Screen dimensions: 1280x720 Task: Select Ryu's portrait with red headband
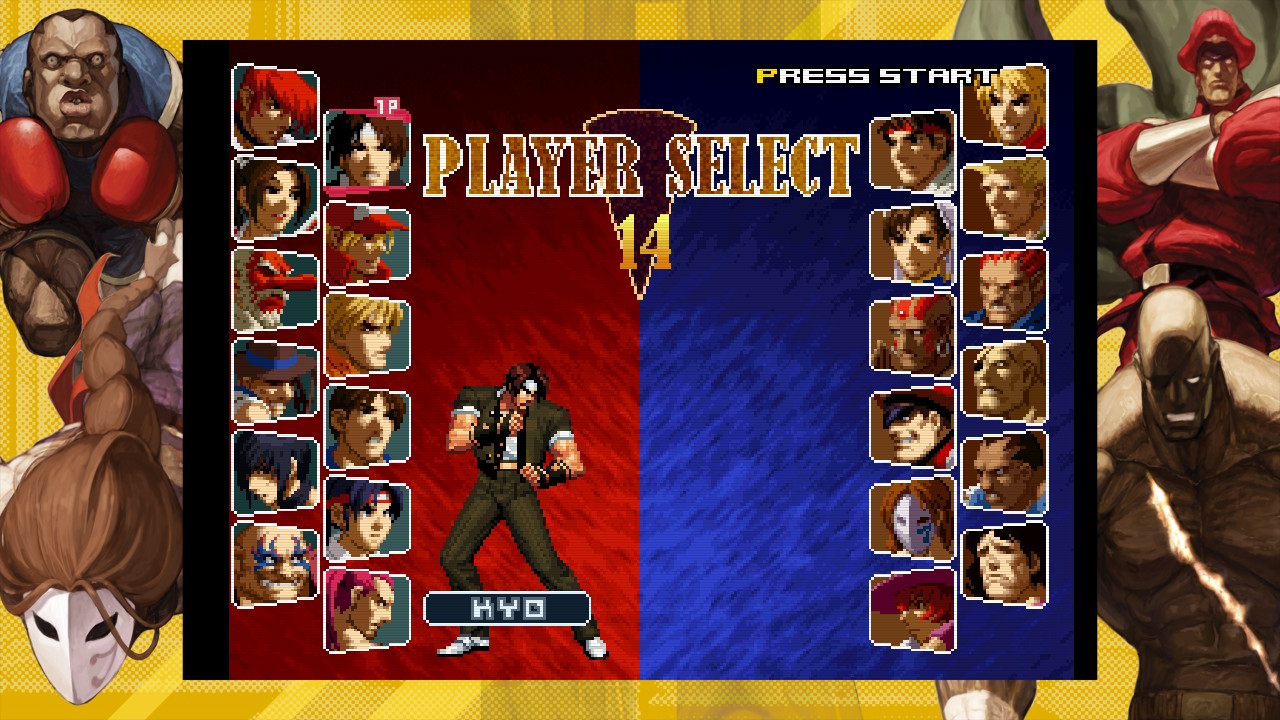click(912, 151)
